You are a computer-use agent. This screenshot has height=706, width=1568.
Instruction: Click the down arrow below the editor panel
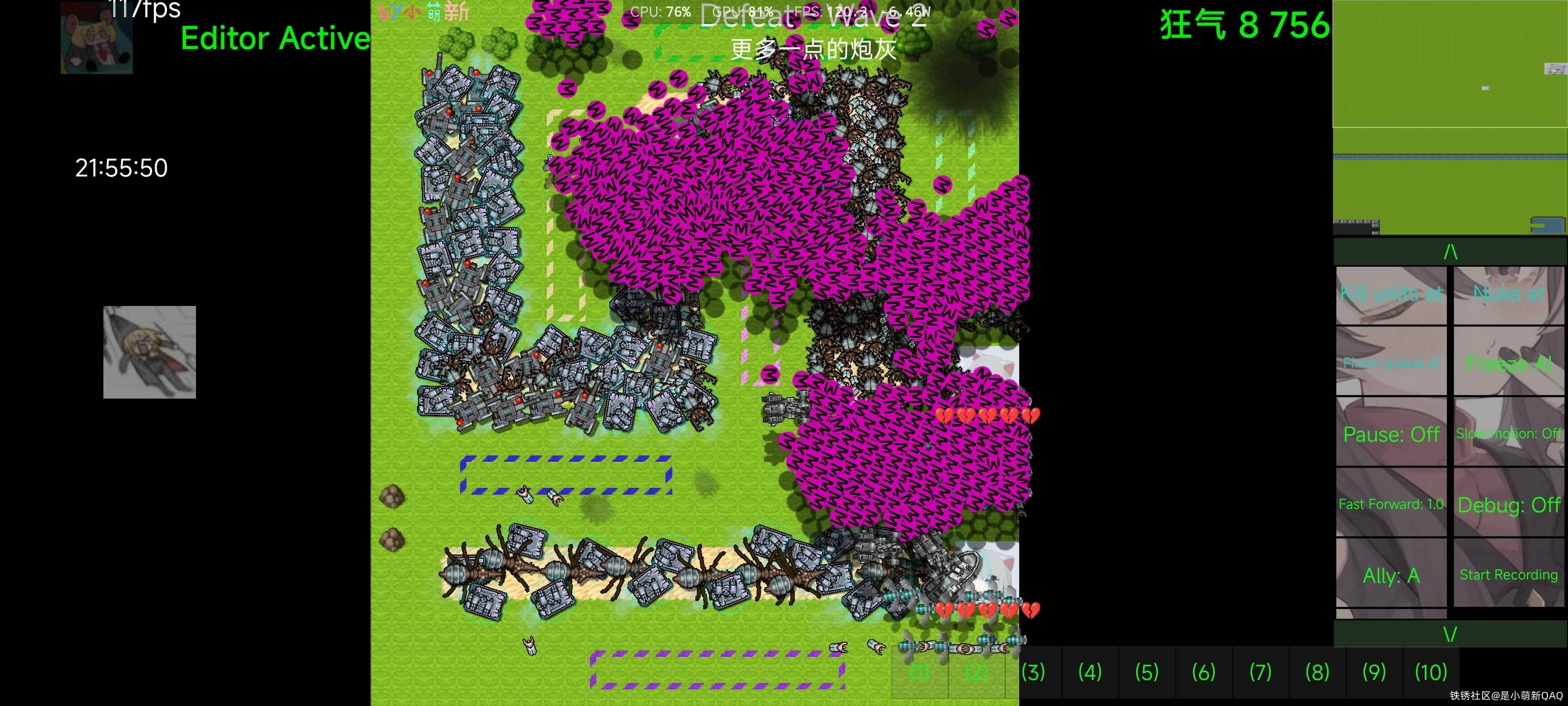point(1450,634)
